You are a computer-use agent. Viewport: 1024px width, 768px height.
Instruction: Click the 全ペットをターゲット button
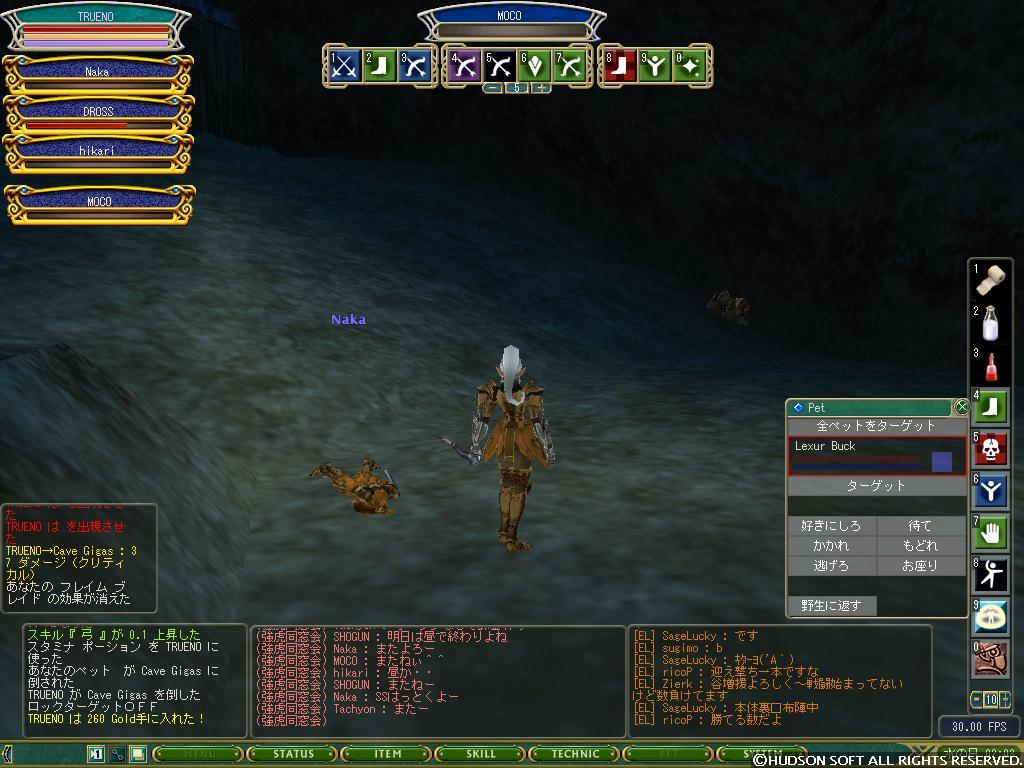coord(876,426)
